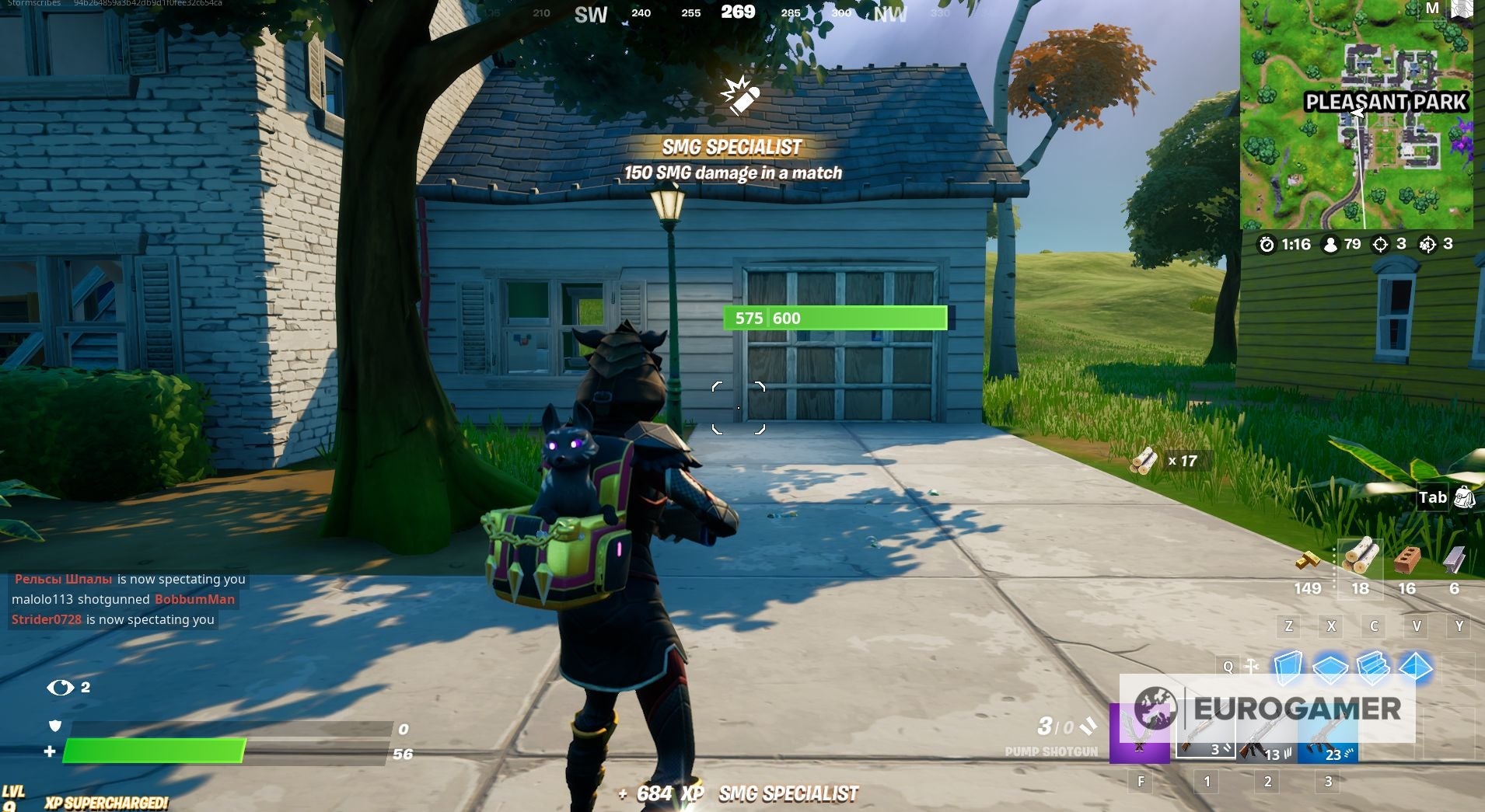
Task: Click the gold bars counter icon
Action: click(1309, 559)
